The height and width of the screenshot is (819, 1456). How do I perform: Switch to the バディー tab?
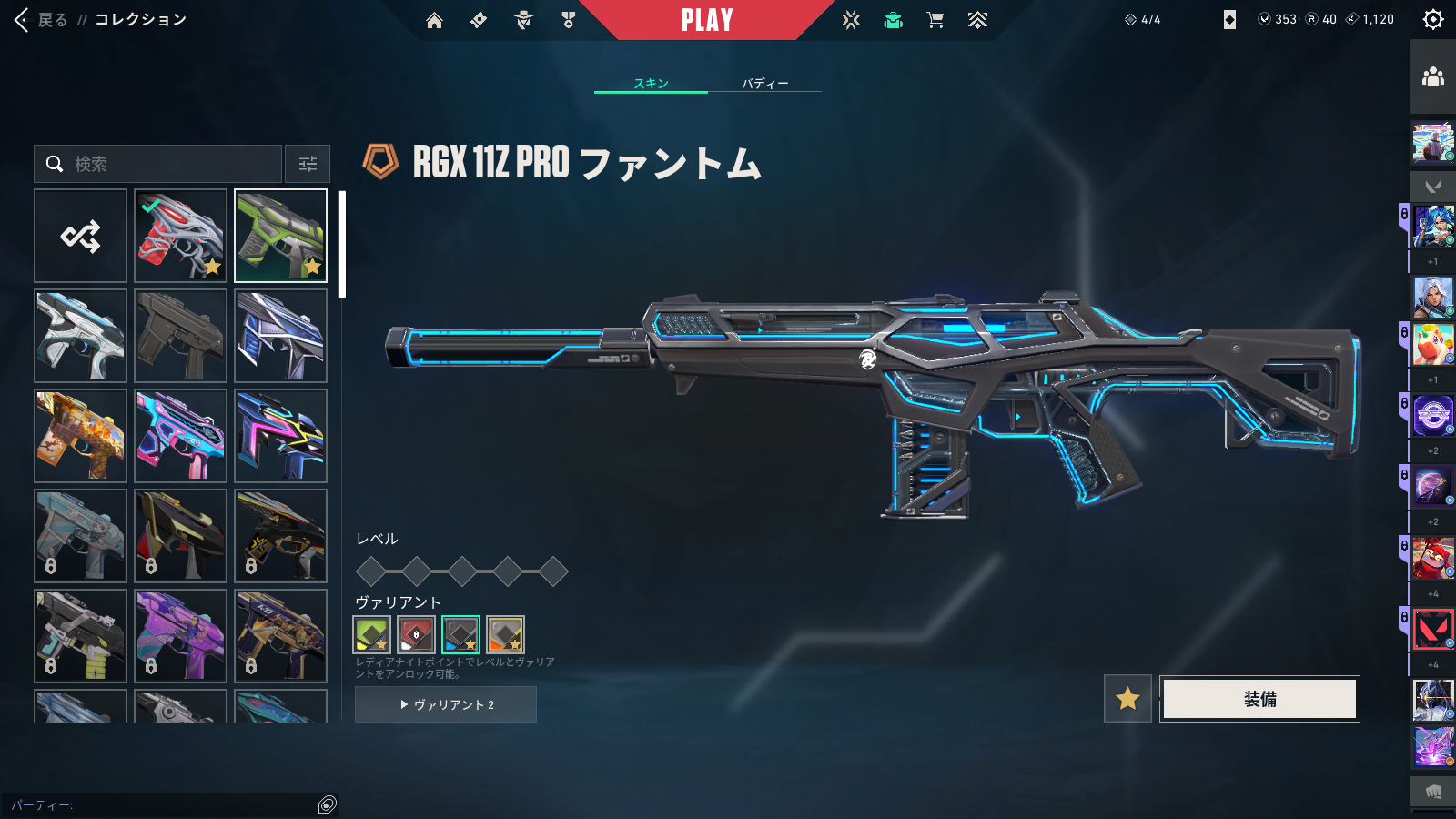tap(764, 83)
